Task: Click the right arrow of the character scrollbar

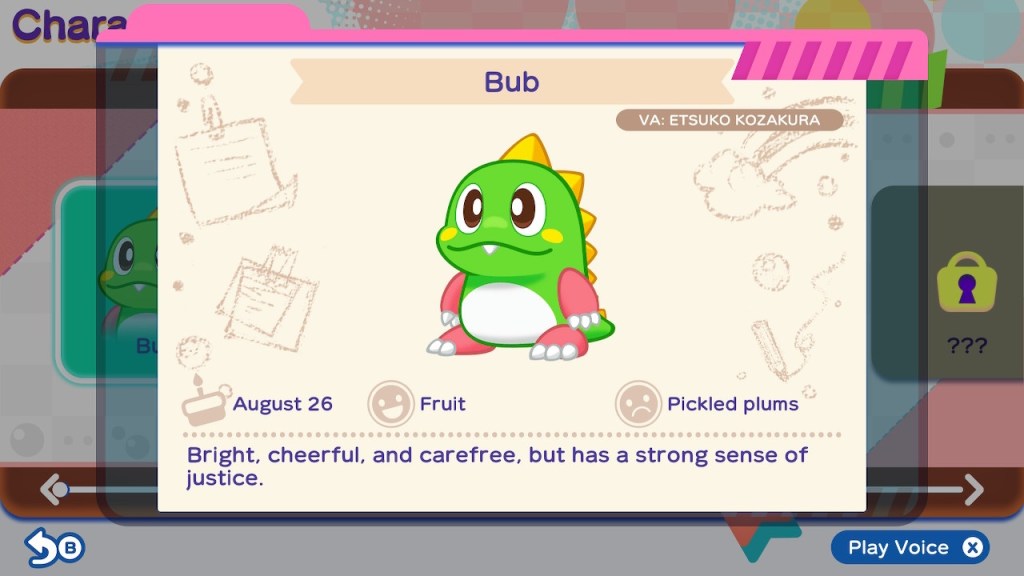Action: click(x=973, y=489)
